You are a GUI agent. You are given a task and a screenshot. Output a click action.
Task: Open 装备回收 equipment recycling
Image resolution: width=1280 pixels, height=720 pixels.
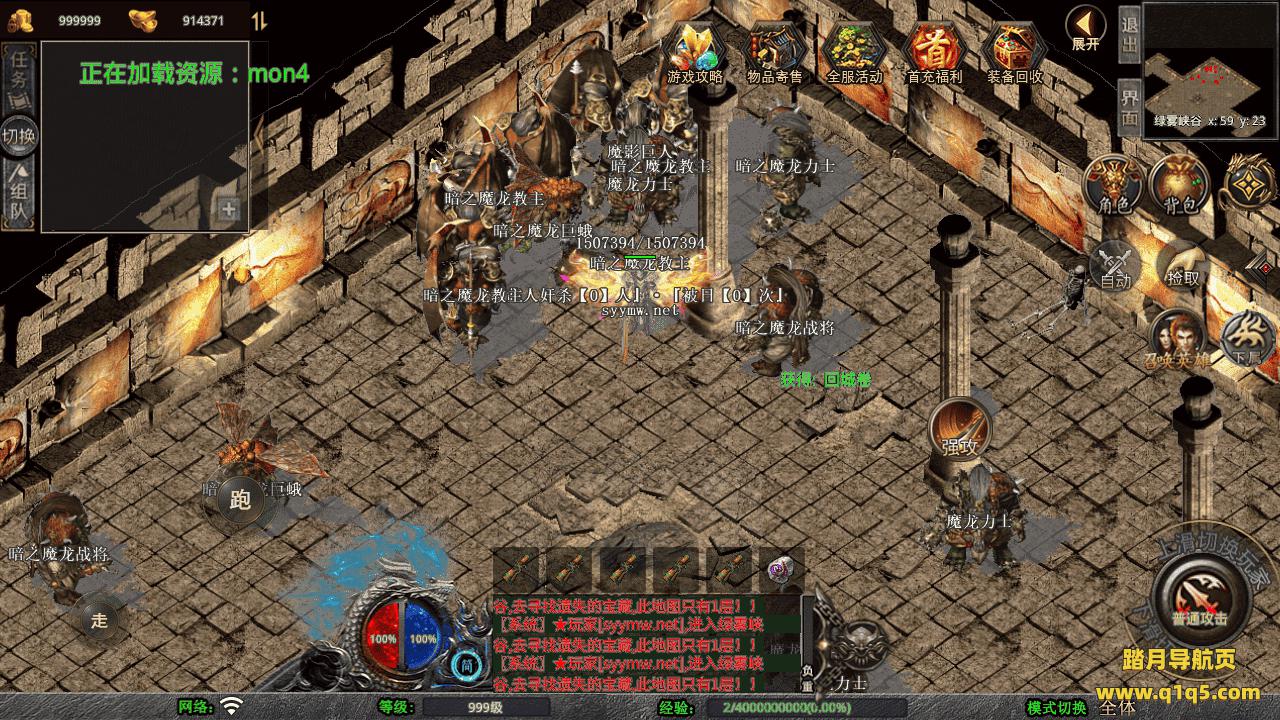click(x=1014, y=51)
